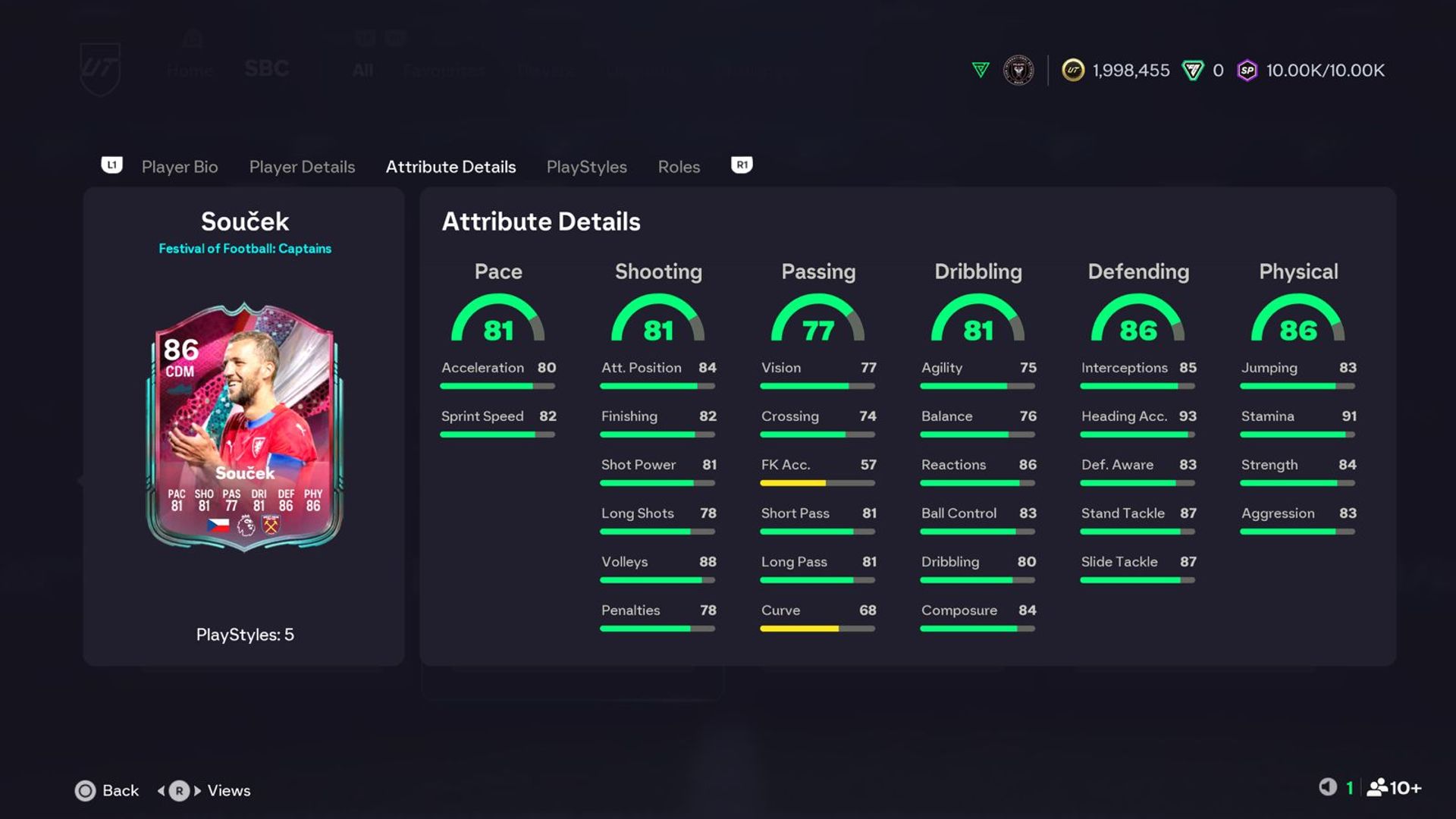Switch to the Player Bio tab

tap(179, 167)
